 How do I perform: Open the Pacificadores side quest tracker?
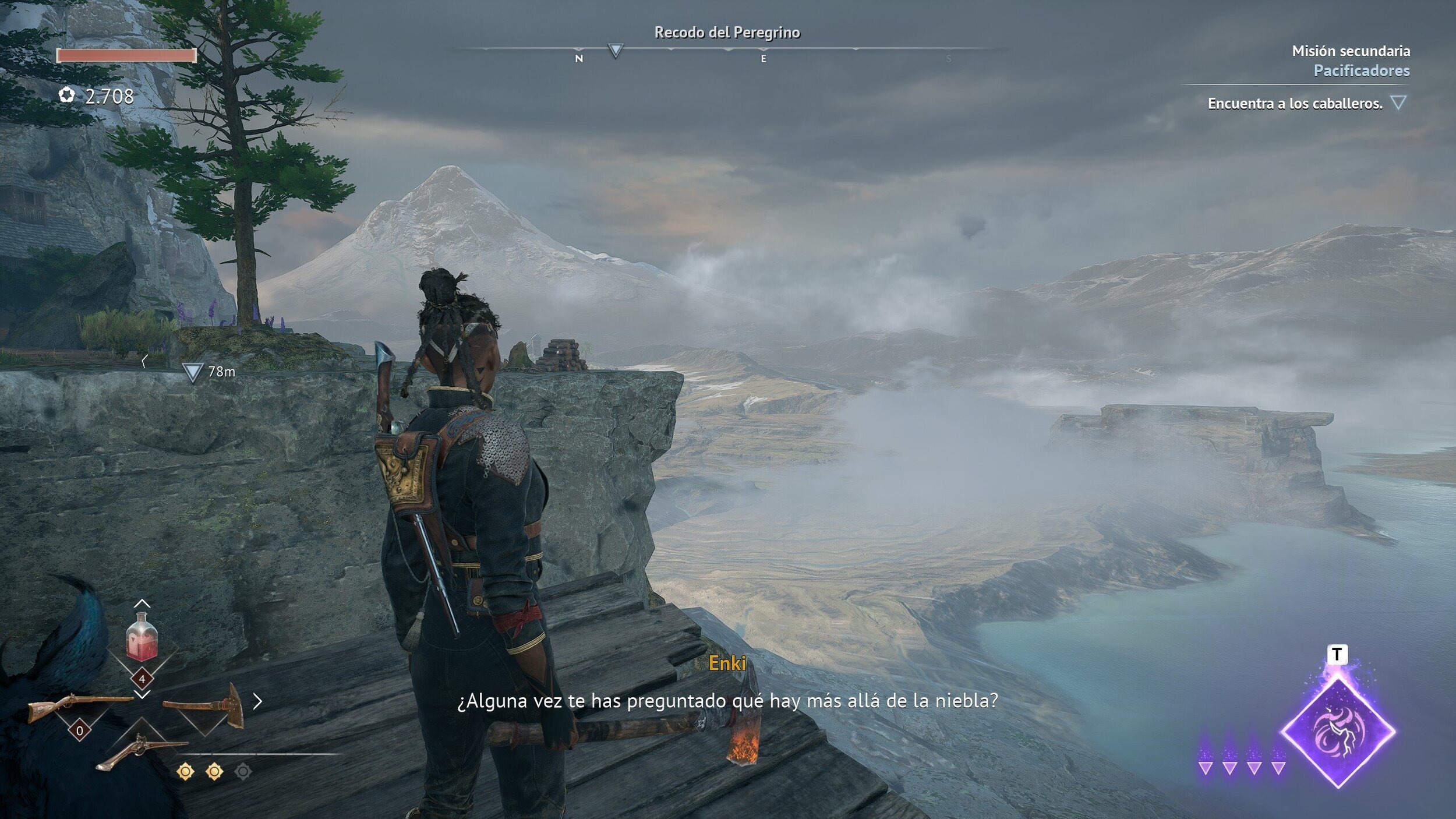[1361, 70]
